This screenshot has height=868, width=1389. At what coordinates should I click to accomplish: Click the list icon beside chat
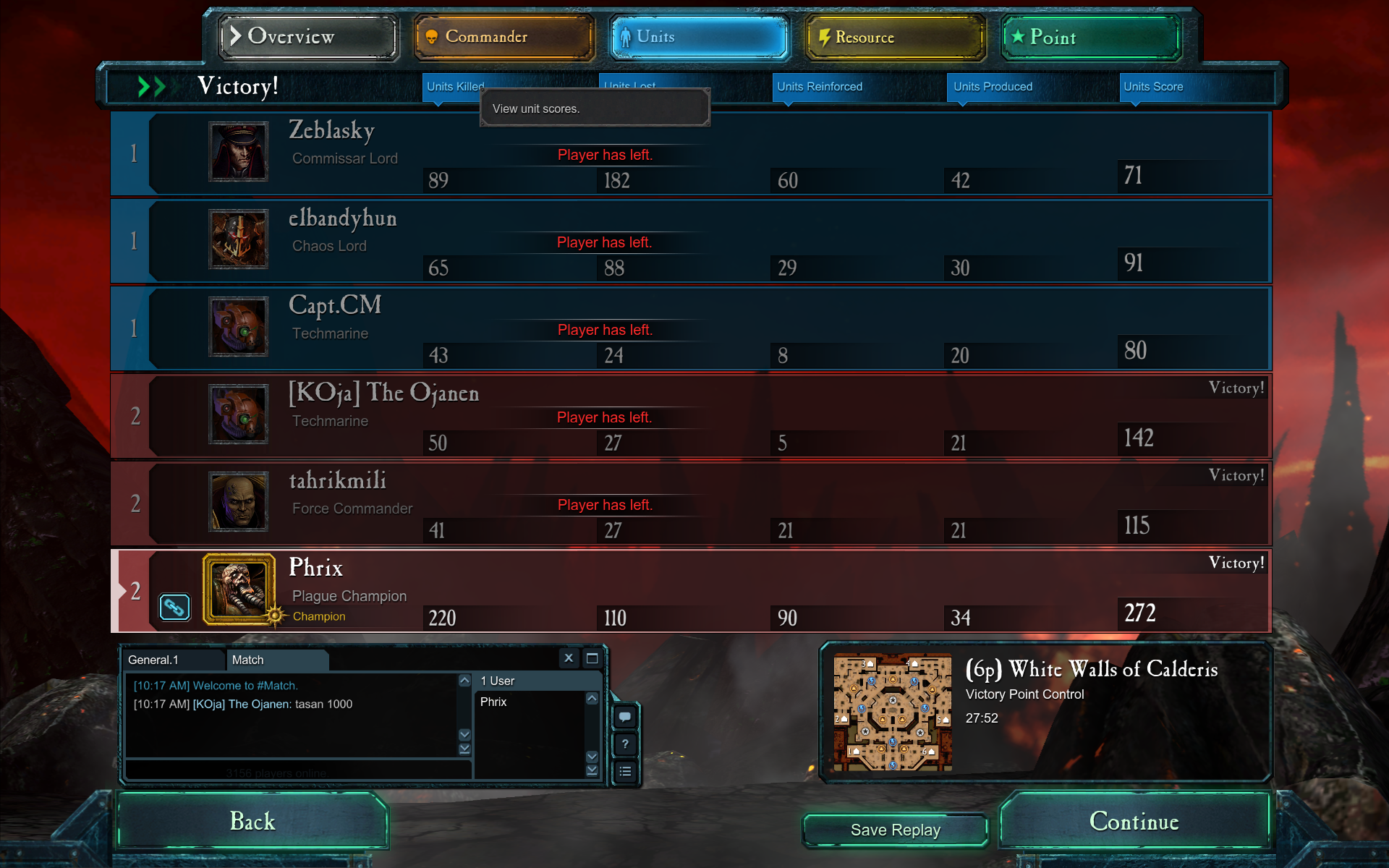[625, 772]
